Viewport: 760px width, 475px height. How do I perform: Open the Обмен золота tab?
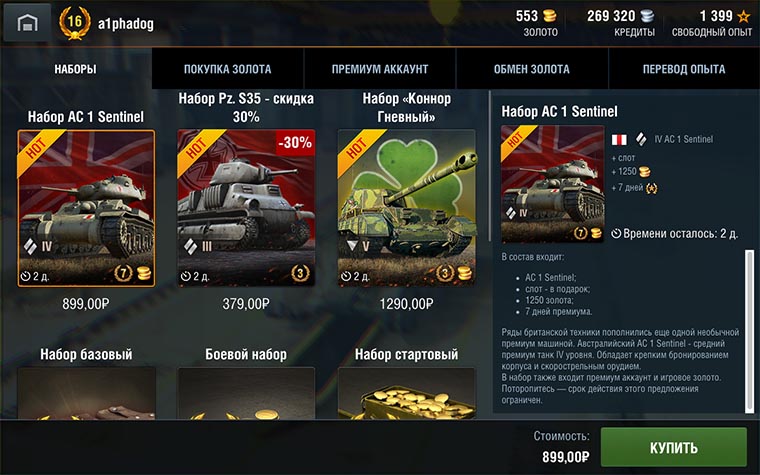tap(531, 69)
